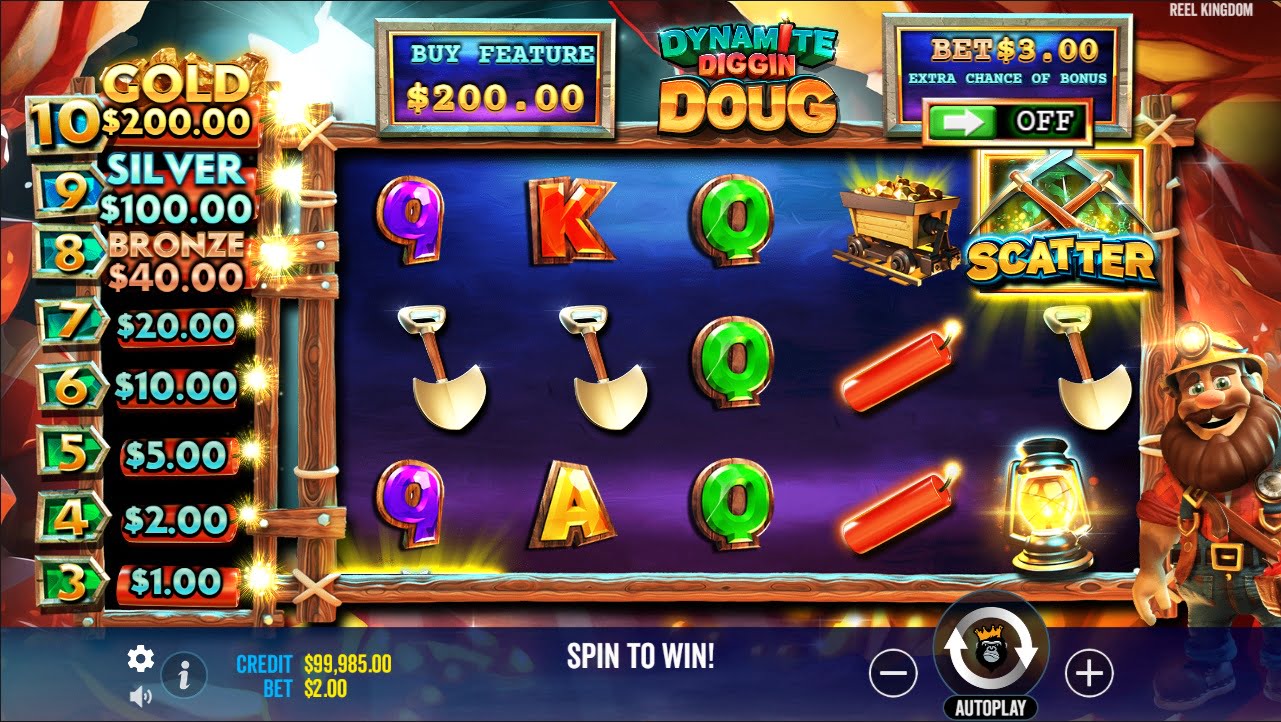Click the Reel Kingdom logo
The width and height of the screenshot is (1281, 722).
tap(1210, 10)
